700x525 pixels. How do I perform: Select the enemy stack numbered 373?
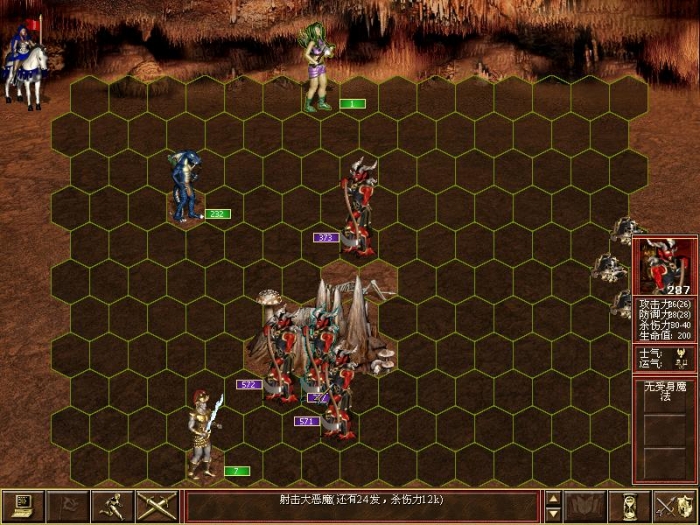(357, 205)
